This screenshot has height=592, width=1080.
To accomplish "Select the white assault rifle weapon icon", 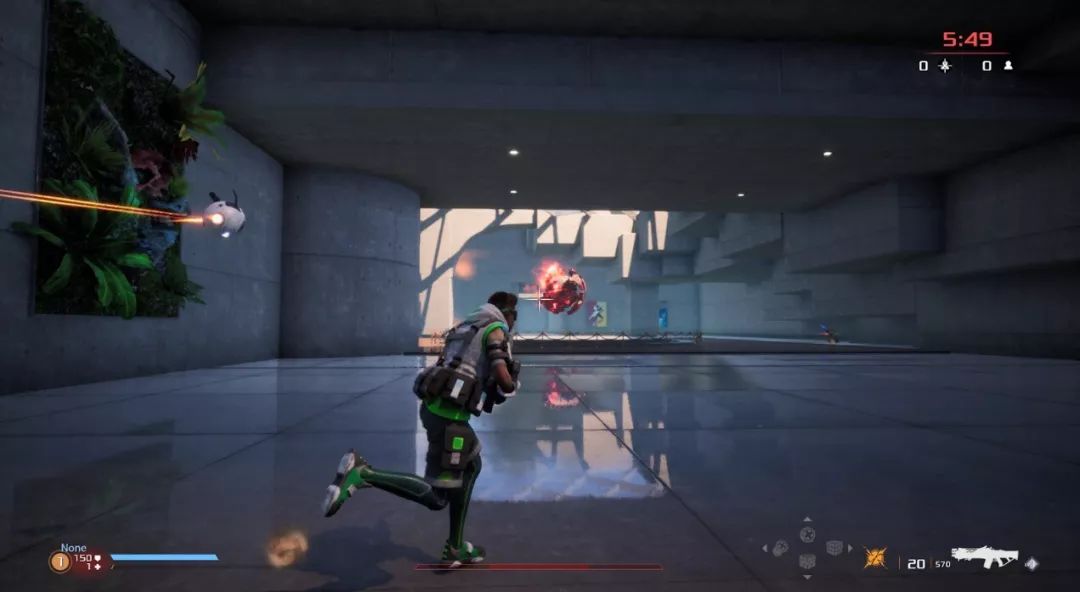I will (x=984, y=557).
